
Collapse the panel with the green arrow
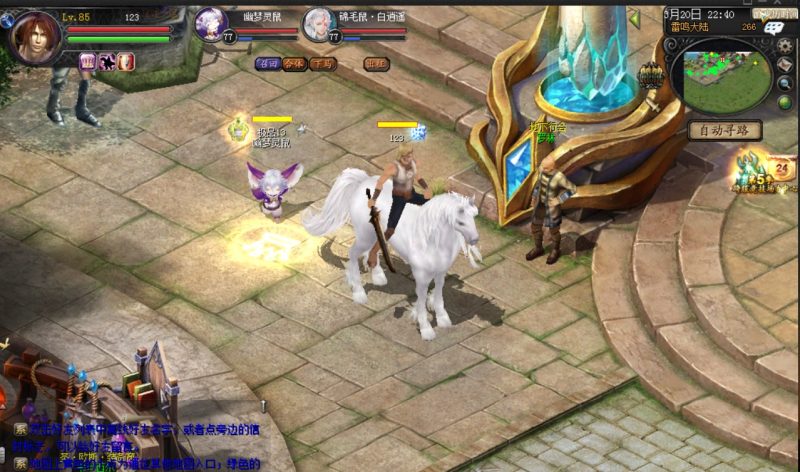coord(634,18)
